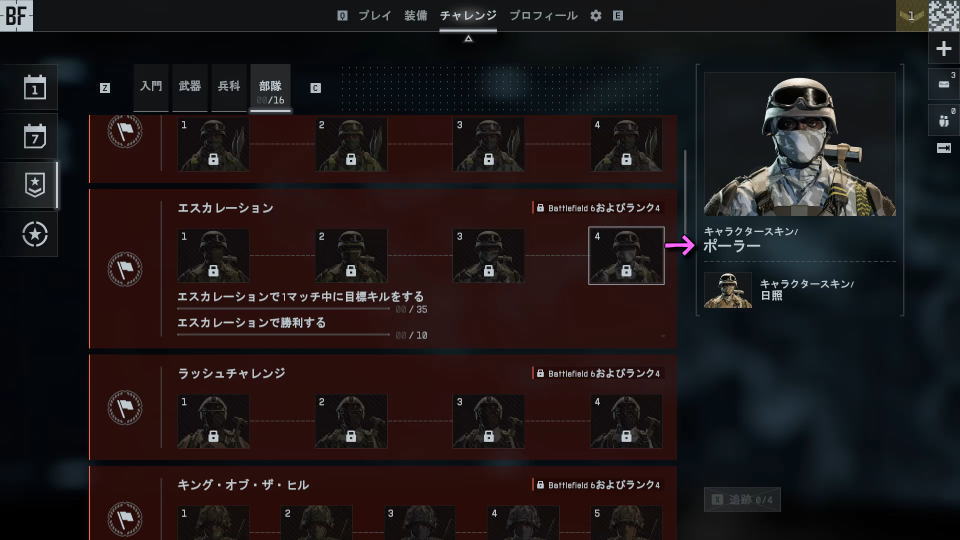
Task: Switch to the 装備 menu
Action: click(415, 16)
